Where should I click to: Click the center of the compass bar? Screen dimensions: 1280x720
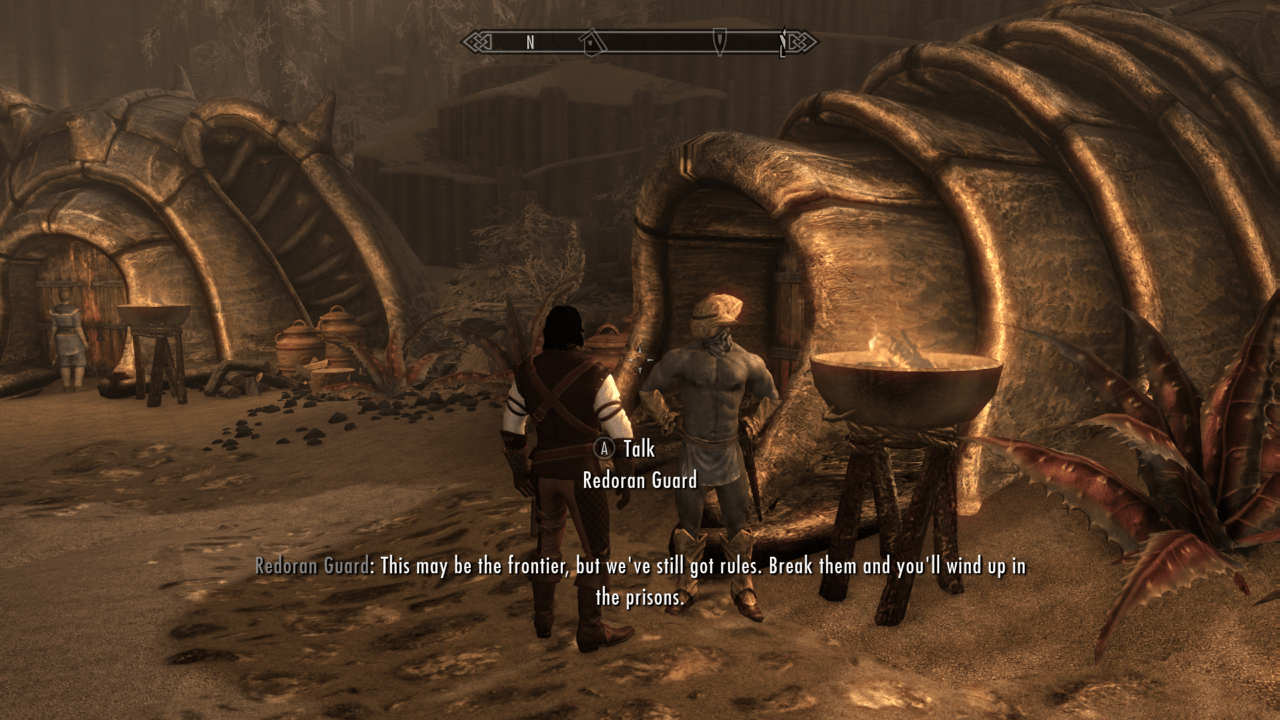tap(640, 41)
